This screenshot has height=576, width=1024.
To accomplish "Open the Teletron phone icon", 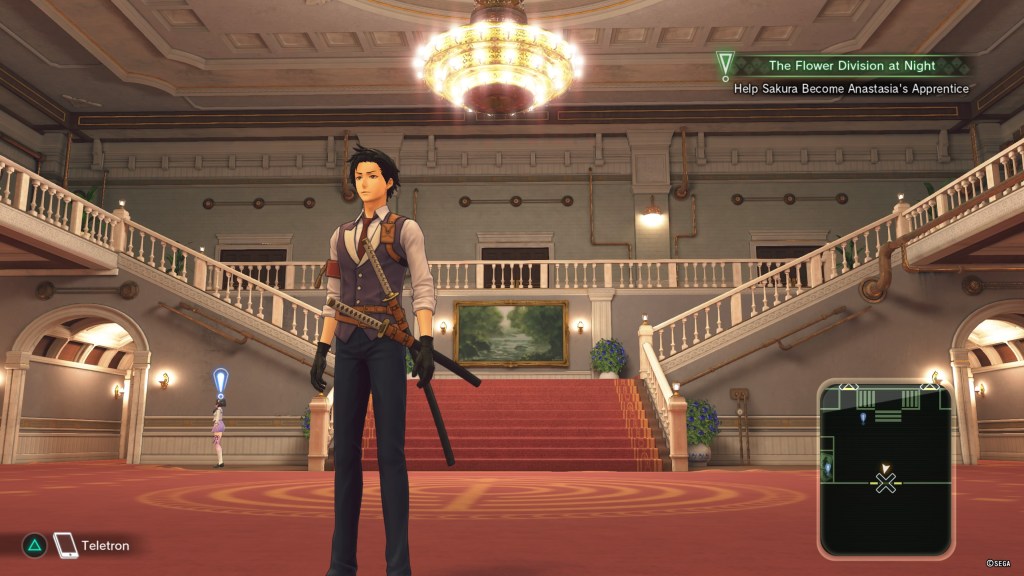I will tap(65, 545).
